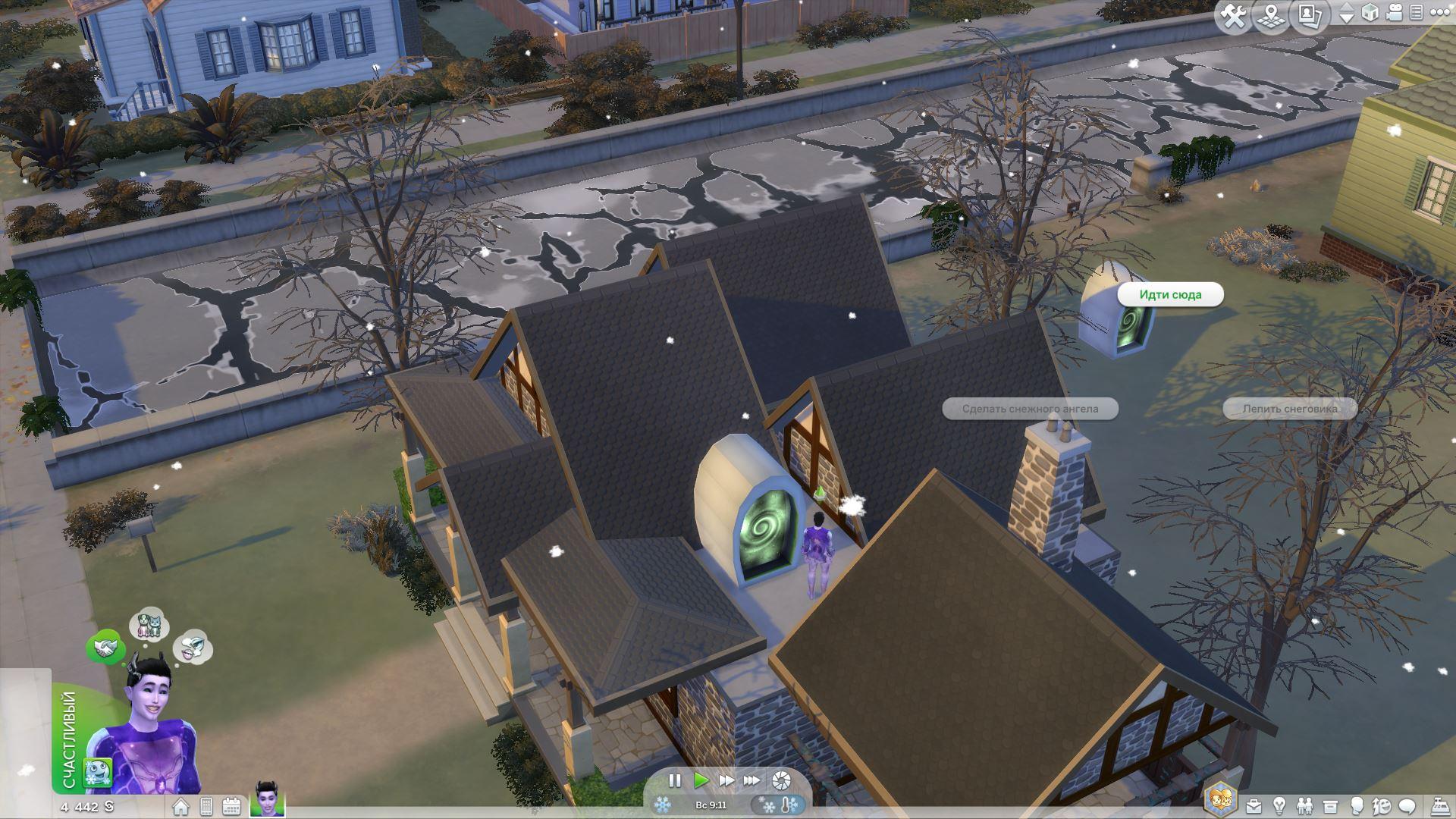This screenshot has width=1456, height=819.
Task: Toggle walls view with house cube icon
Action: coord(1370,13)
